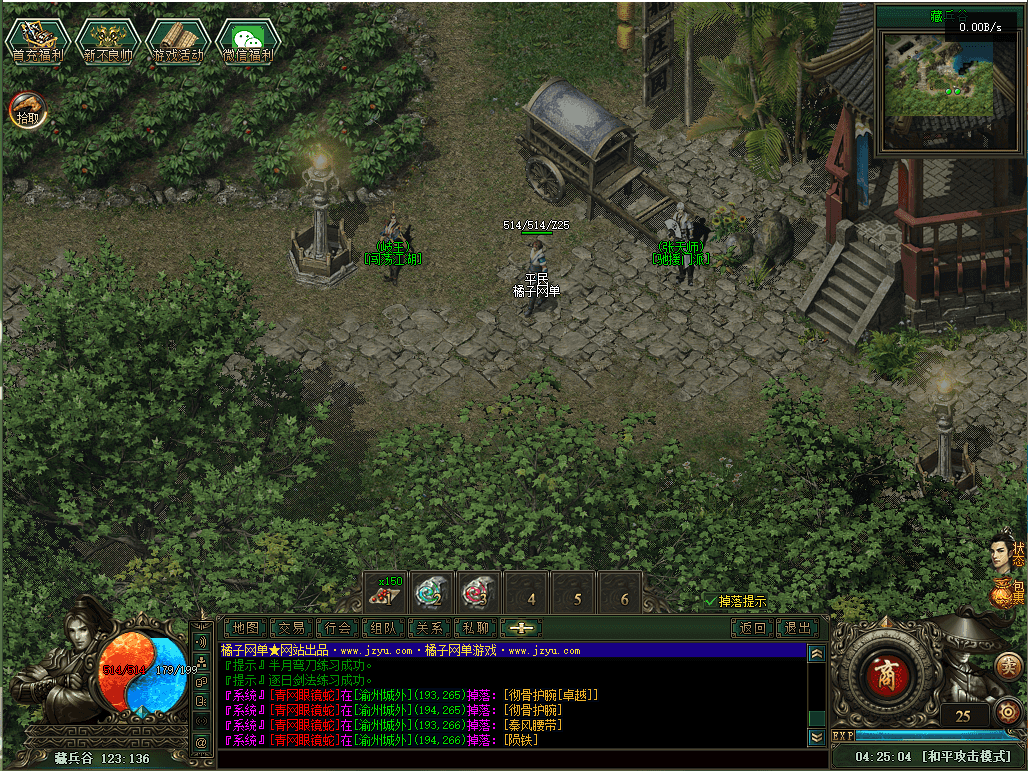
Task: Open the 新不良帅 event icon
Action: coord(107,41)
